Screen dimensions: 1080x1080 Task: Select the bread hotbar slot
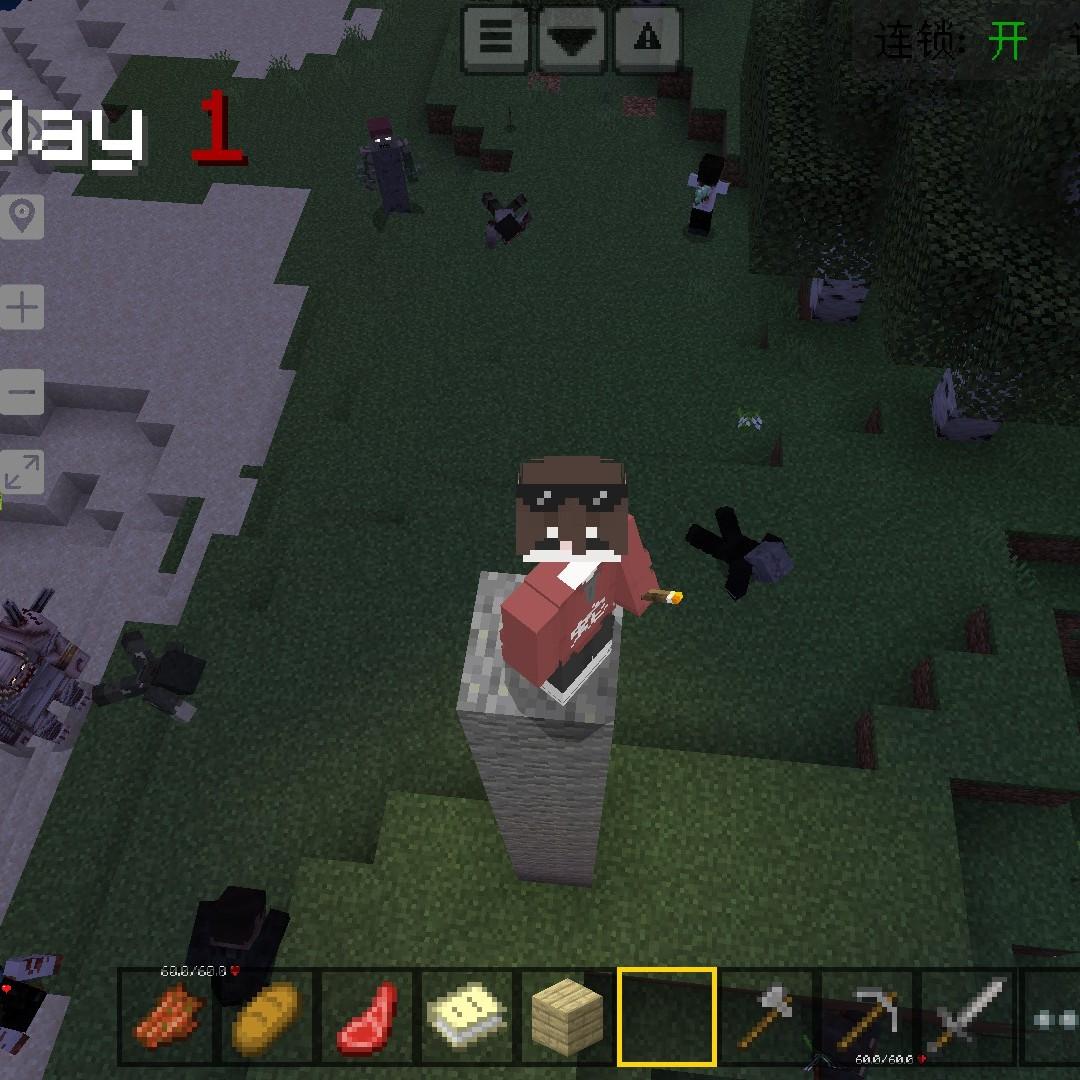pyautogui.click(x=267, y=1016)
